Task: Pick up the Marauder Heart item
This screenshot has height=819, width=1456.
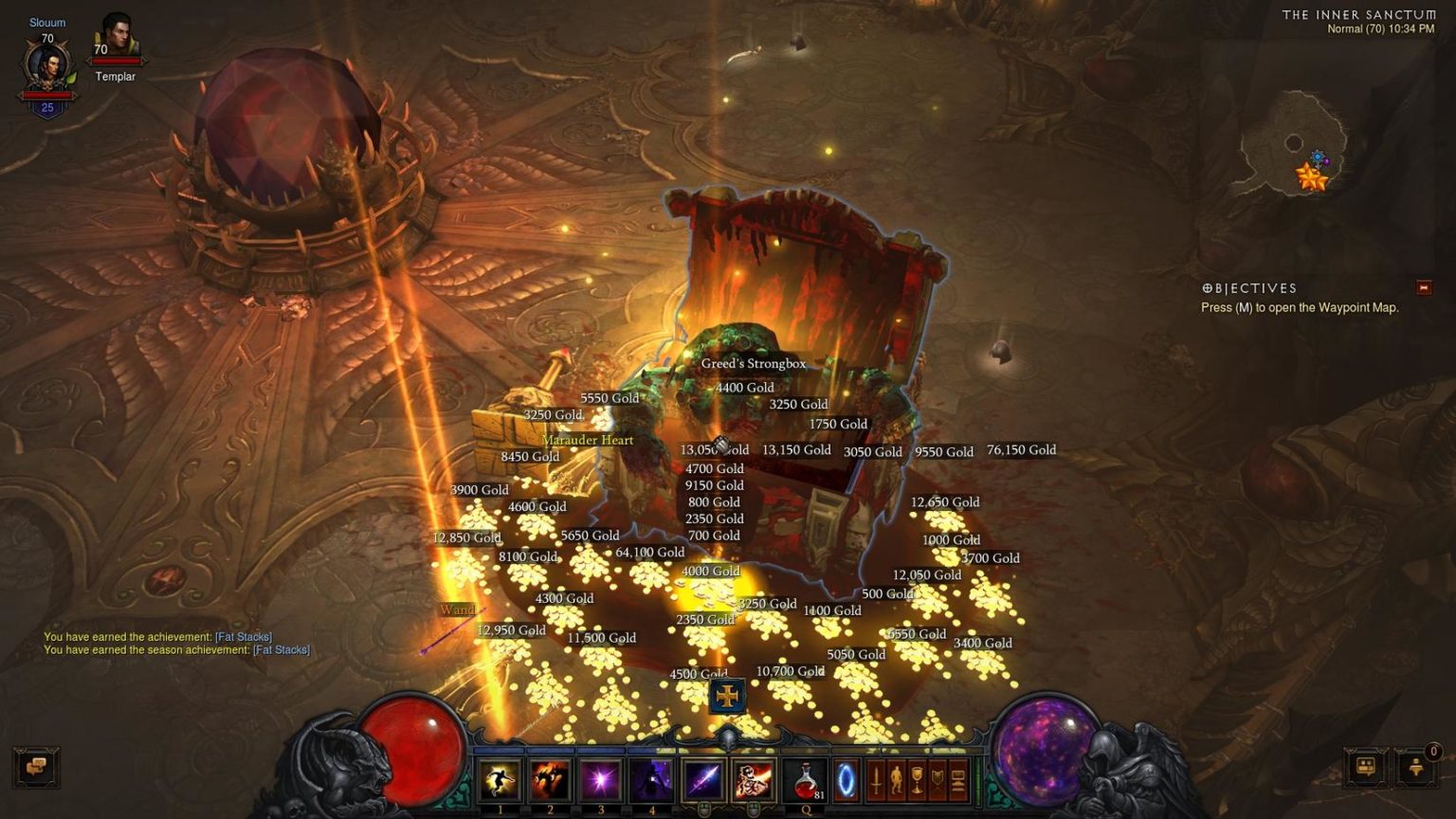Action: coord(587,440)
